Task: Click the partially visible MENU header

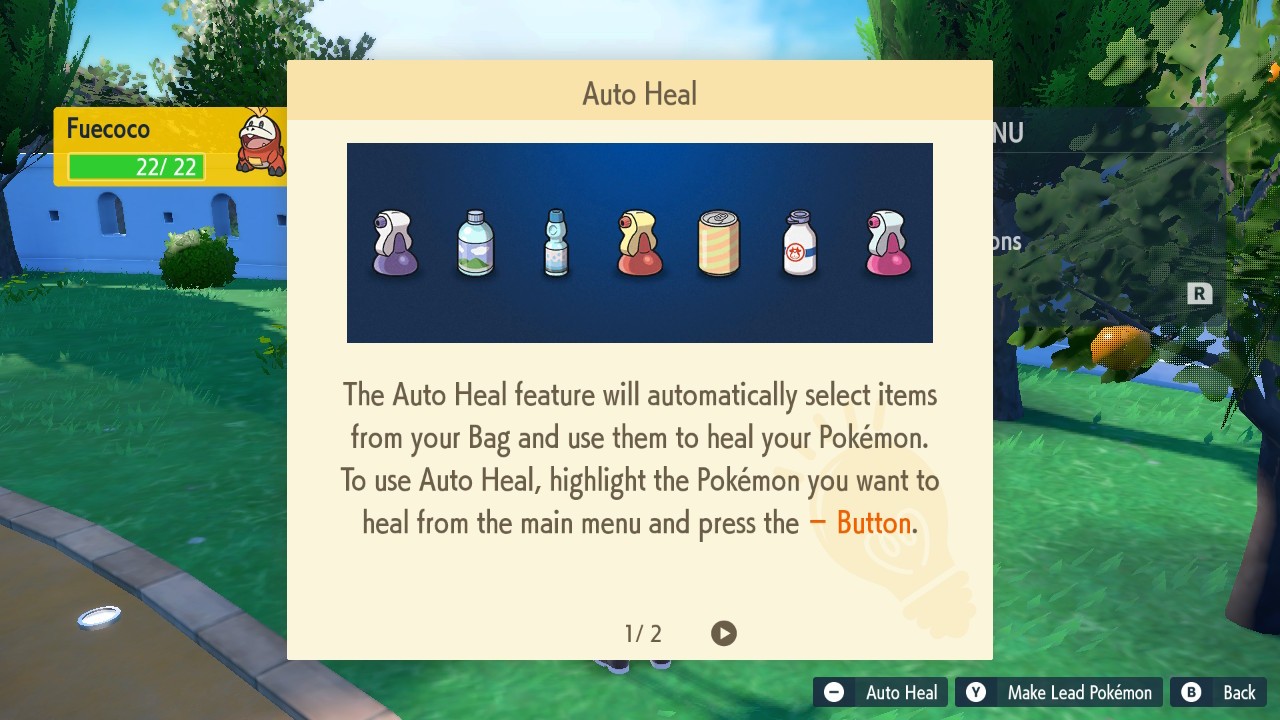Action: 1007,132
